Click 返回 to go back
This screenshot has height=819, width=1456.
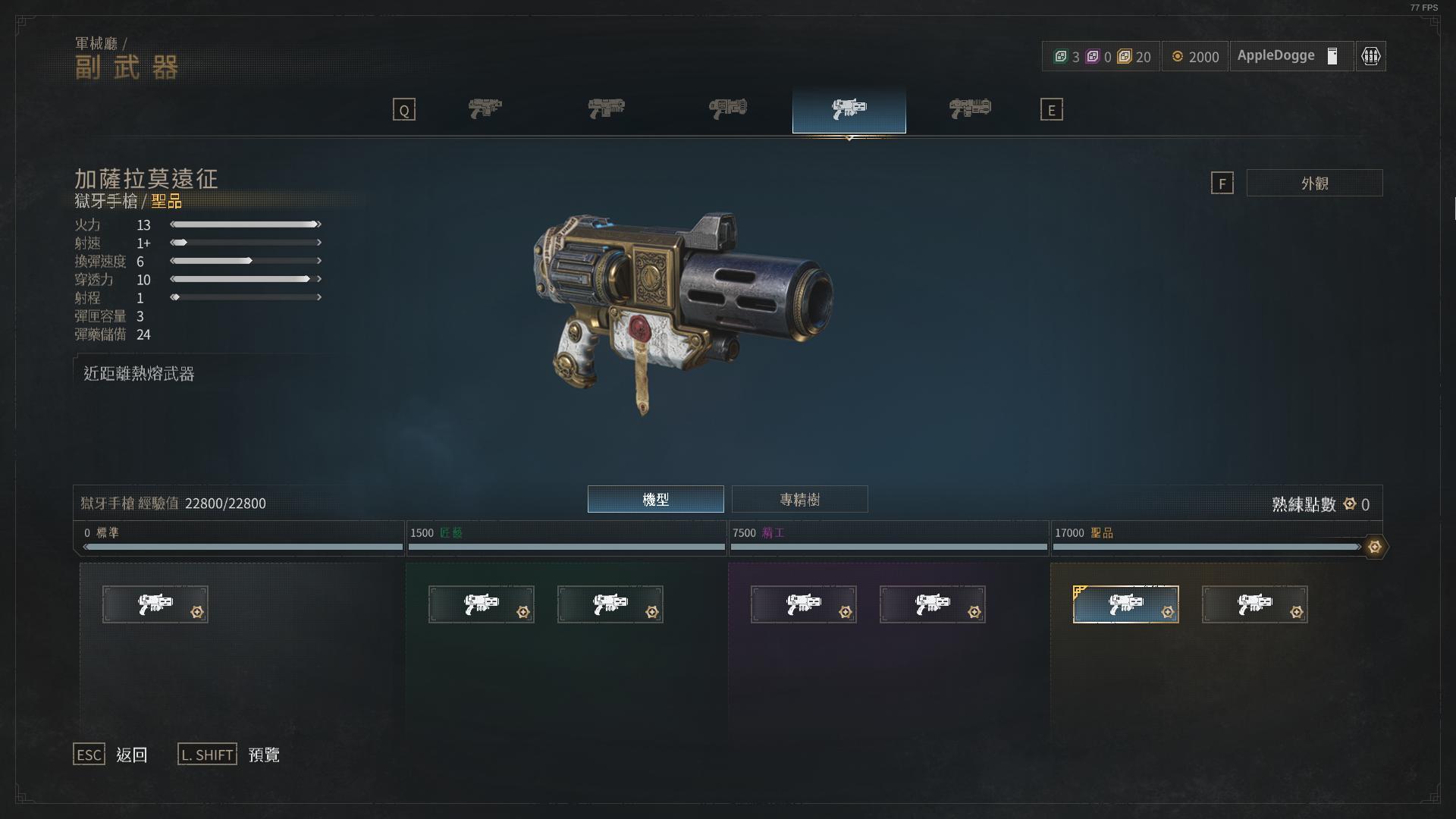click(x=131, y=755)
